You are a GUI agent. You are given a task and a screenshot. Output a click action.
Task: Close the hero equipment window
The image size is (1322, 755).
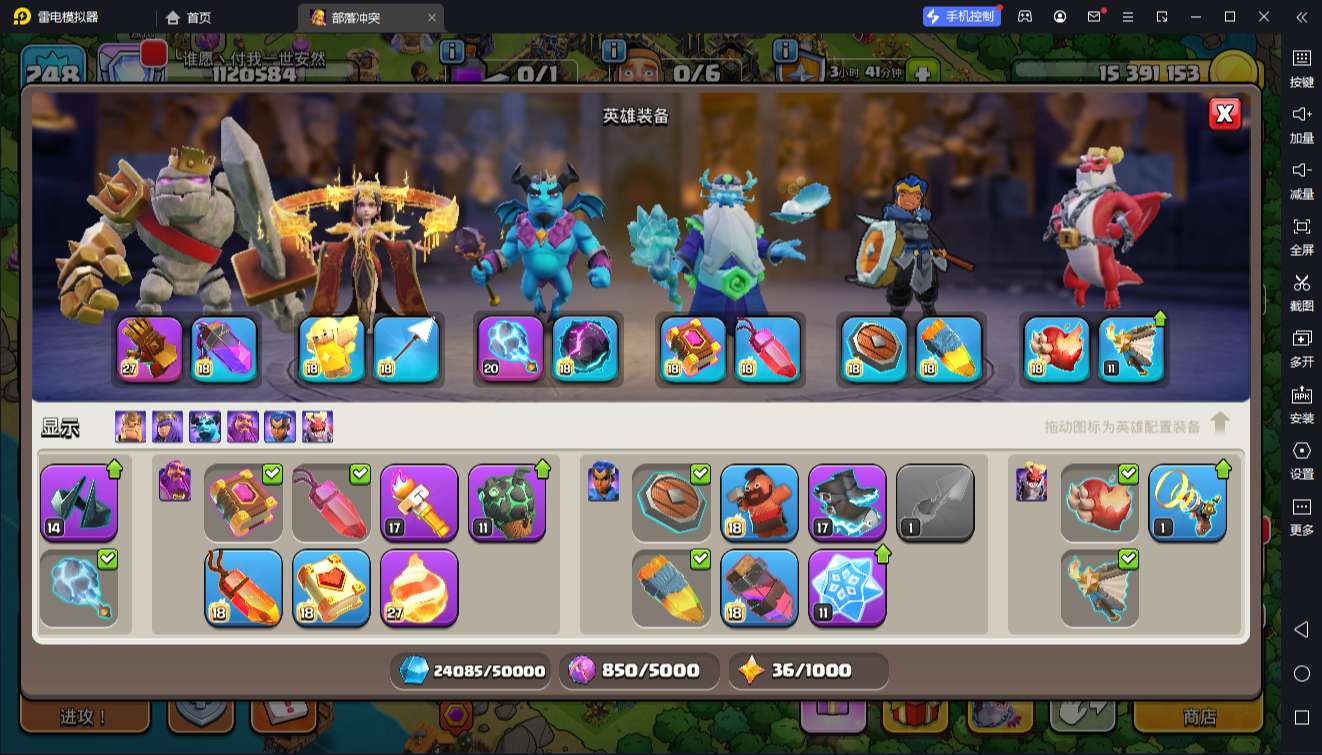tap(1225, 114)
